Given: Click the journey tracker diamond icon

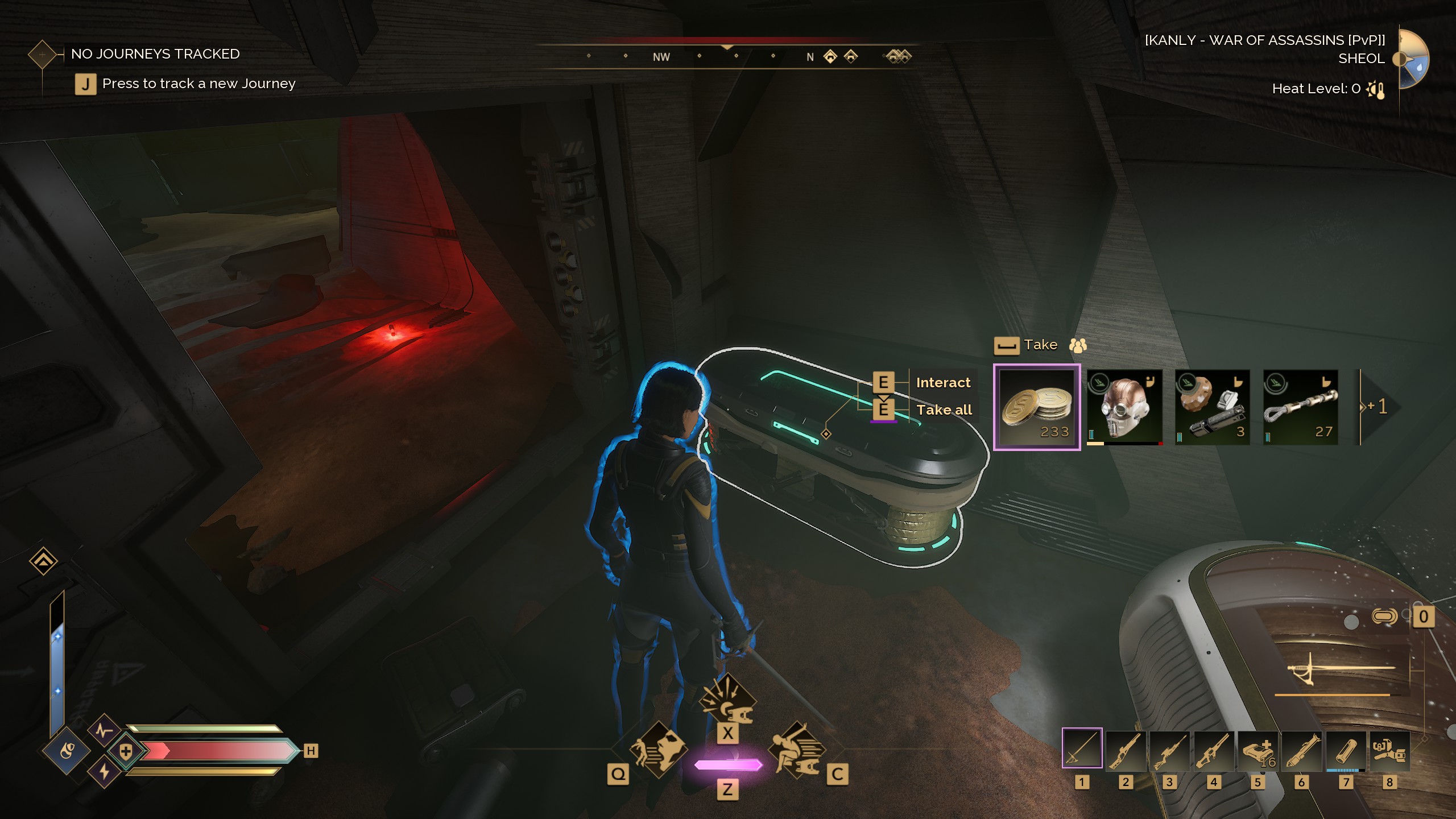Looking at the screenshot, I should click(43, 55).
